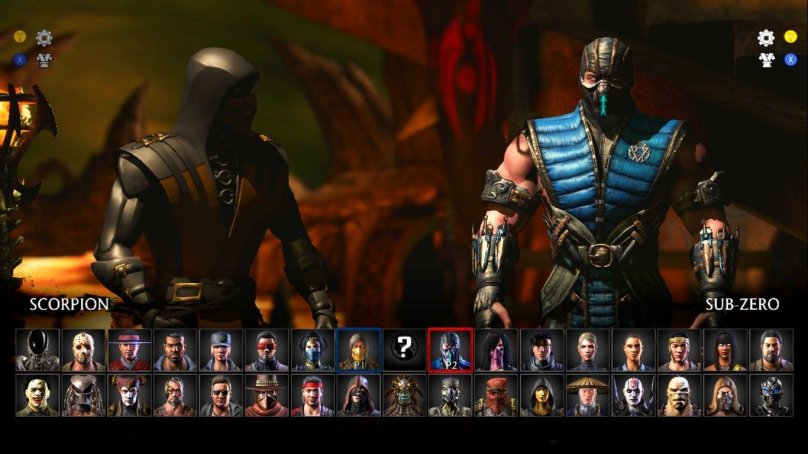
Task: Choose Mileena with the long black hair
Action: tap(496, 351)
